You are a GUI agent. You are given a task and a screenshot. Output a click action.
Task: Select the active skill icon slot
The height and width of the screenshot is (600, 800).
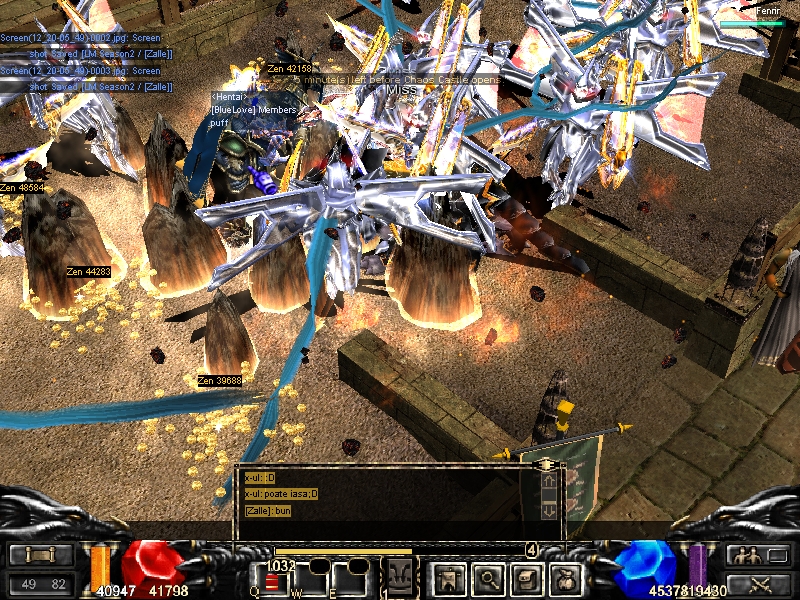[x=400, y=577]
